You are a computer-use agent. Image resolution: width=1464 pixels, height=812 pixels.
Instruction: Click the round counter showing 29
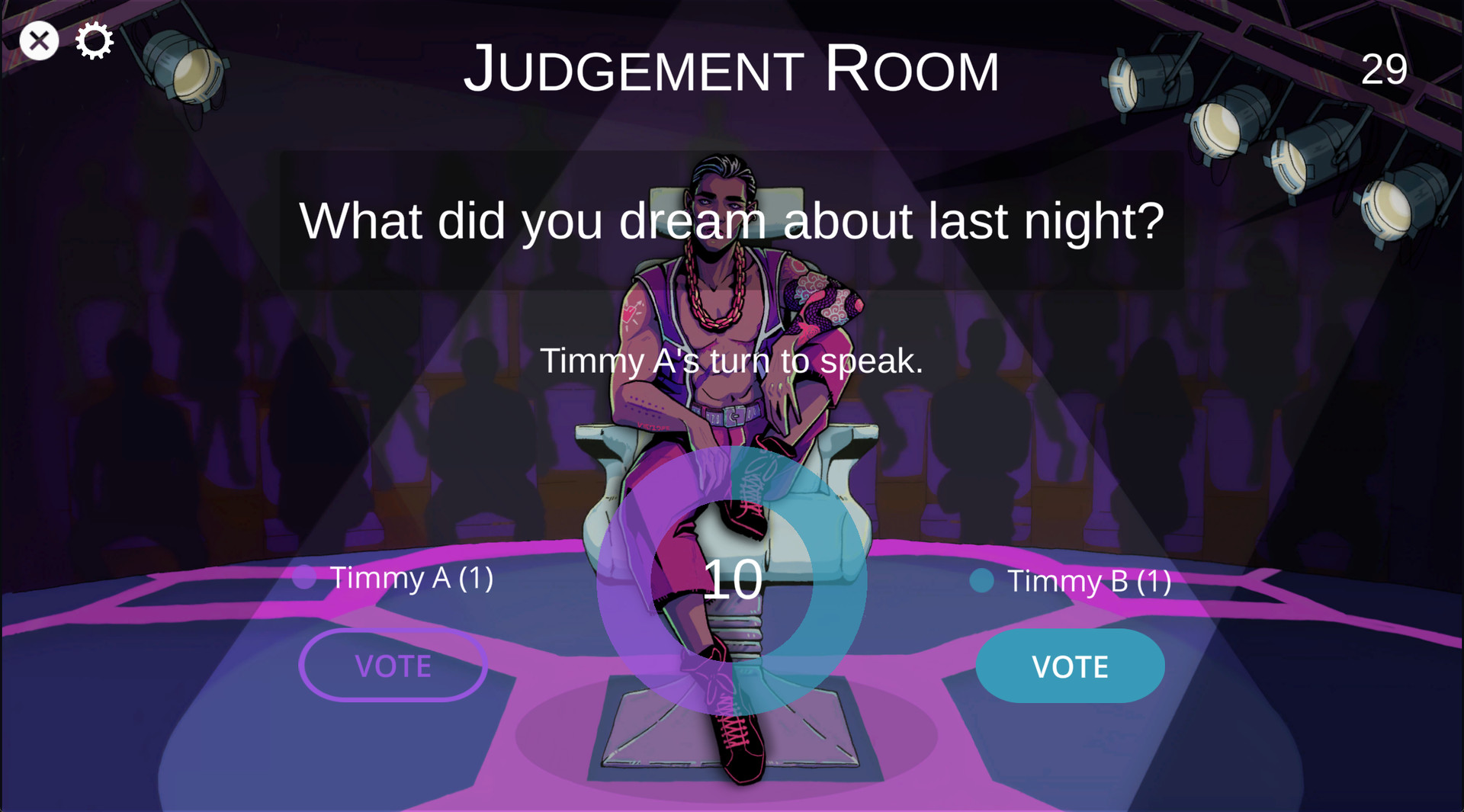[1384, 69]
